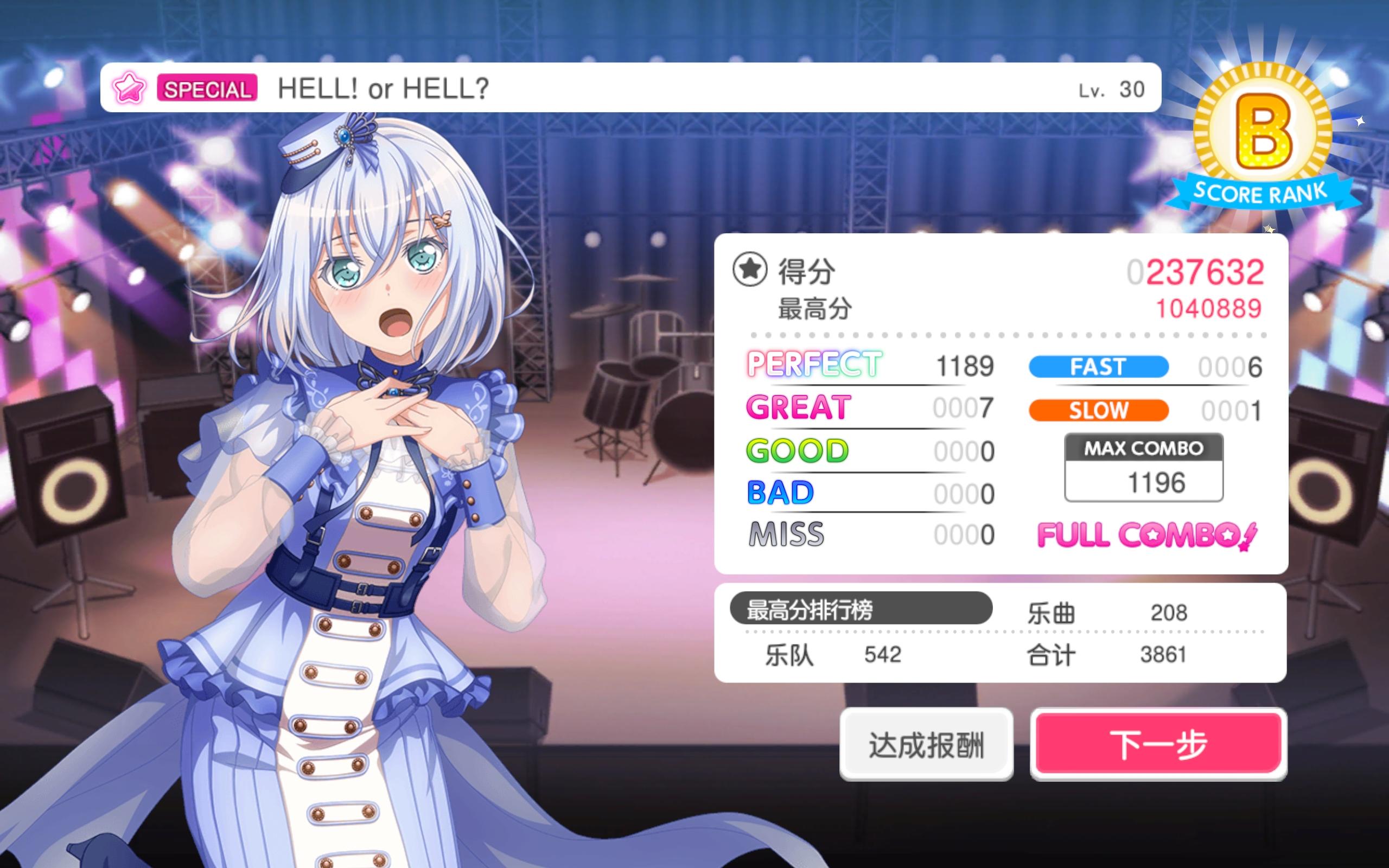Click the FULL COMBO badge

[1148, 534]
